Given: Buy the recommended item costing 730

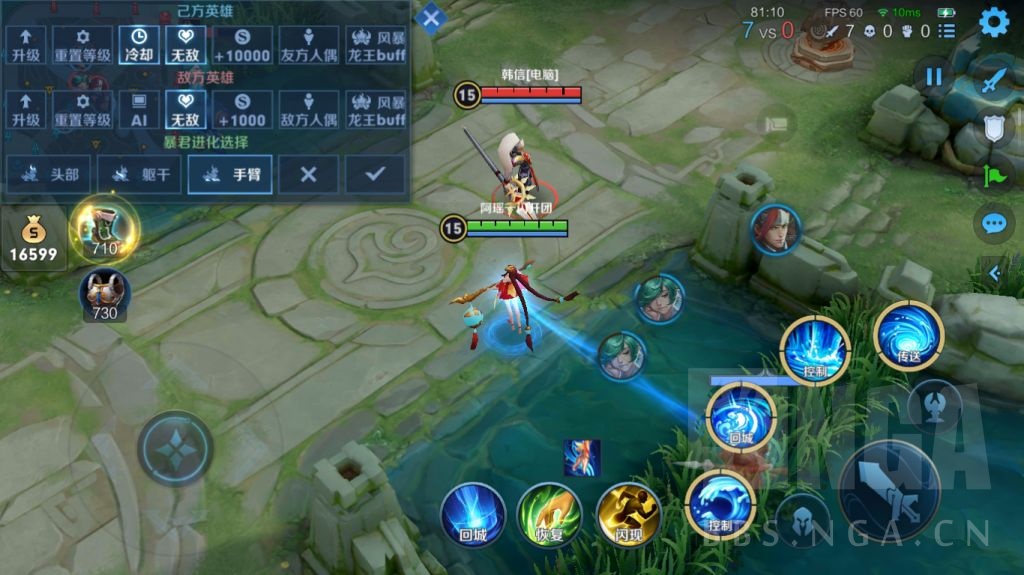Looking at the screenshot, I should [105, 294].
